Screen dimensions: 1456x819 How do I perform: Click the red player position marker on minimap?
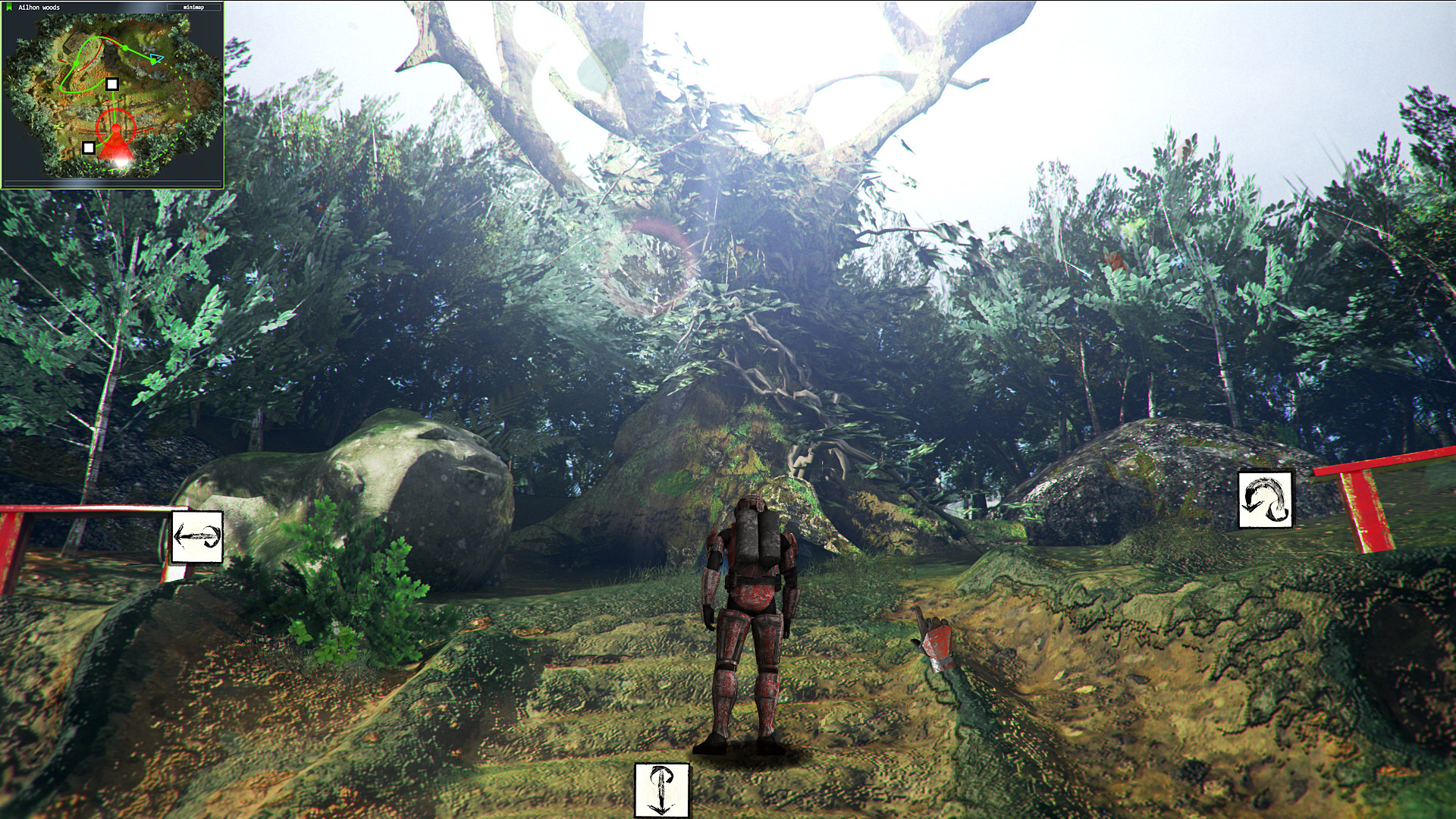(x=115, y=128)
